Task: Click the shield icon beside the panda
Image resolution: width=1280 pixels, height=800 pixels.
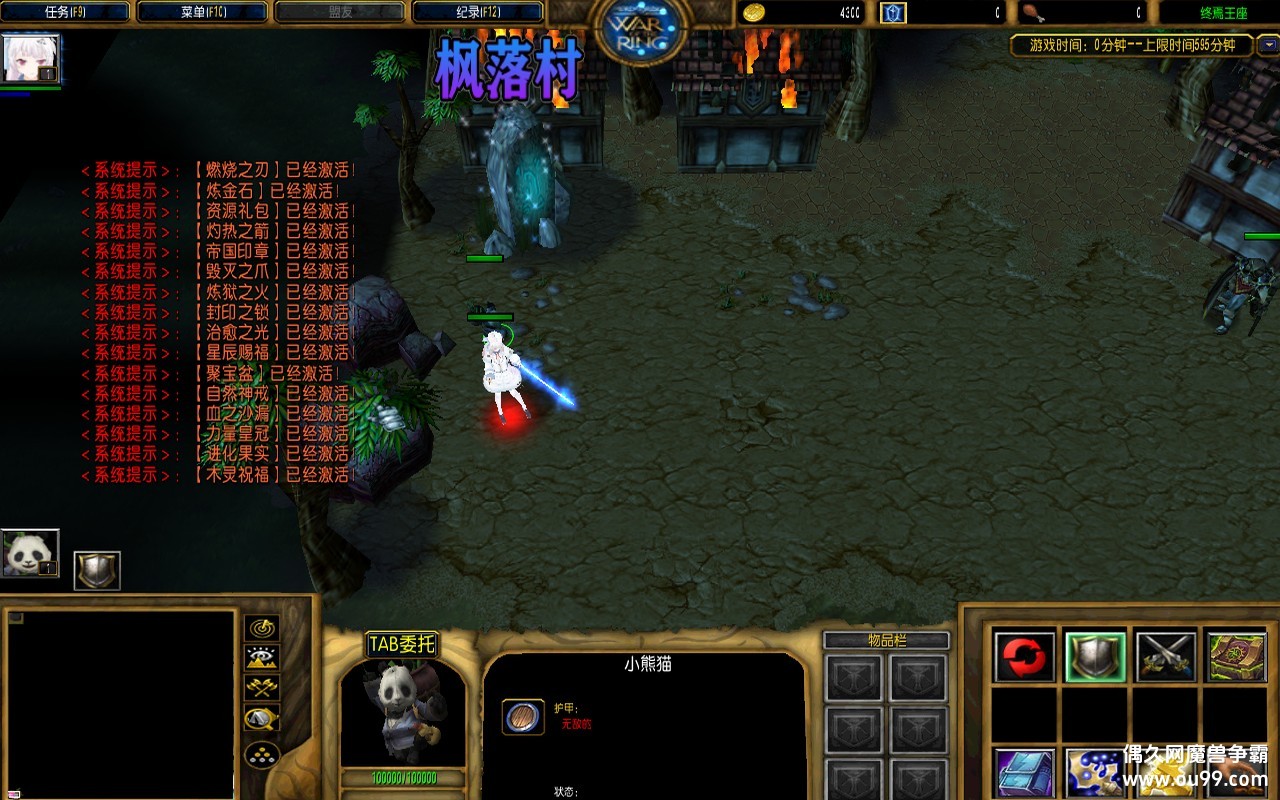Action: pos(97,570)
